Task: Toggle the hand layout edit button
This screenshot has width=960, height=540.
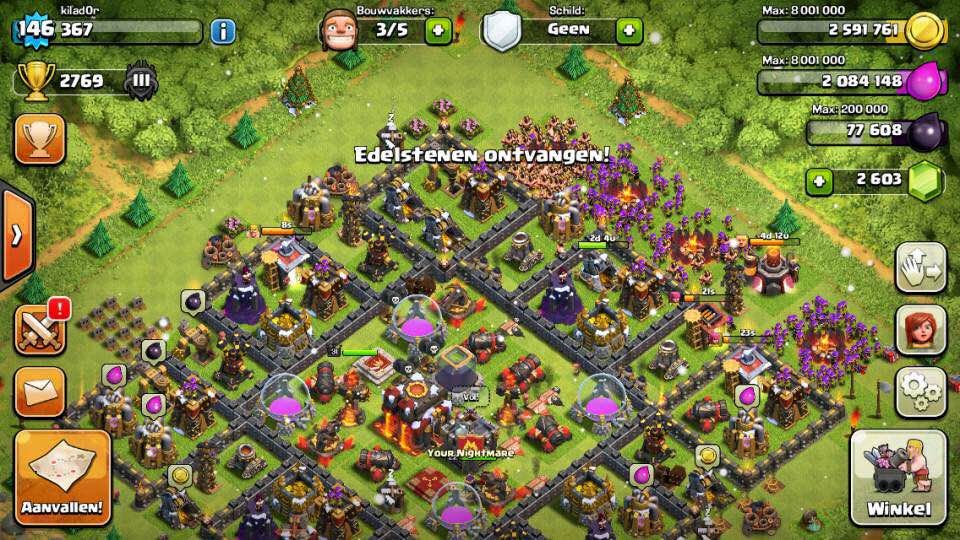Action: tap(920, 267)
